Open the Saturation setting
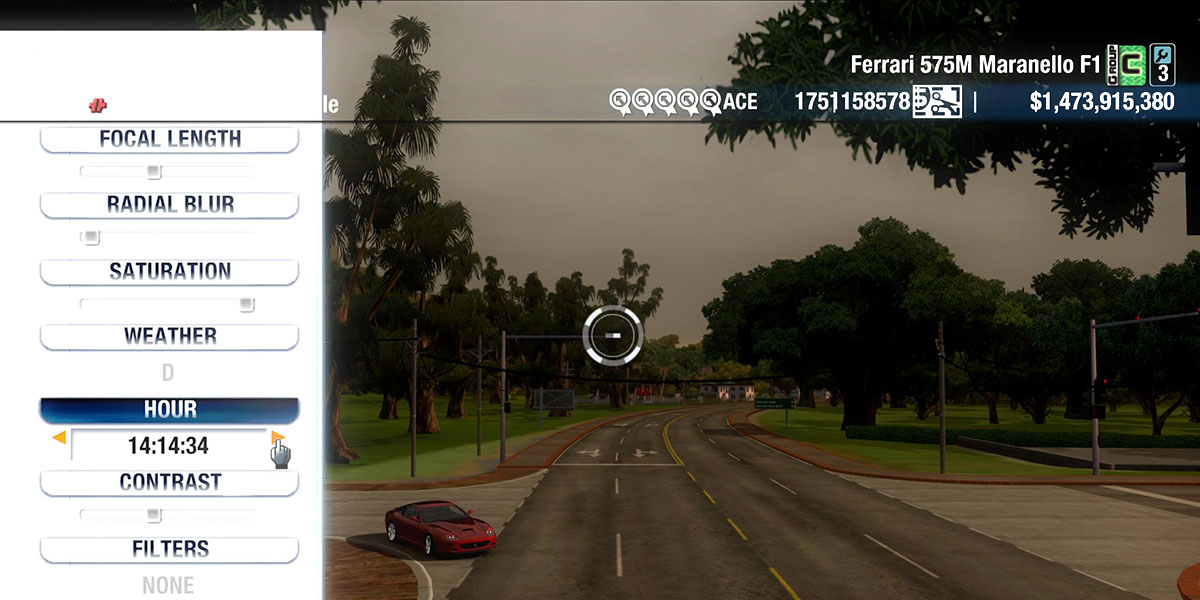1200x600 pixels. point(169,271)
